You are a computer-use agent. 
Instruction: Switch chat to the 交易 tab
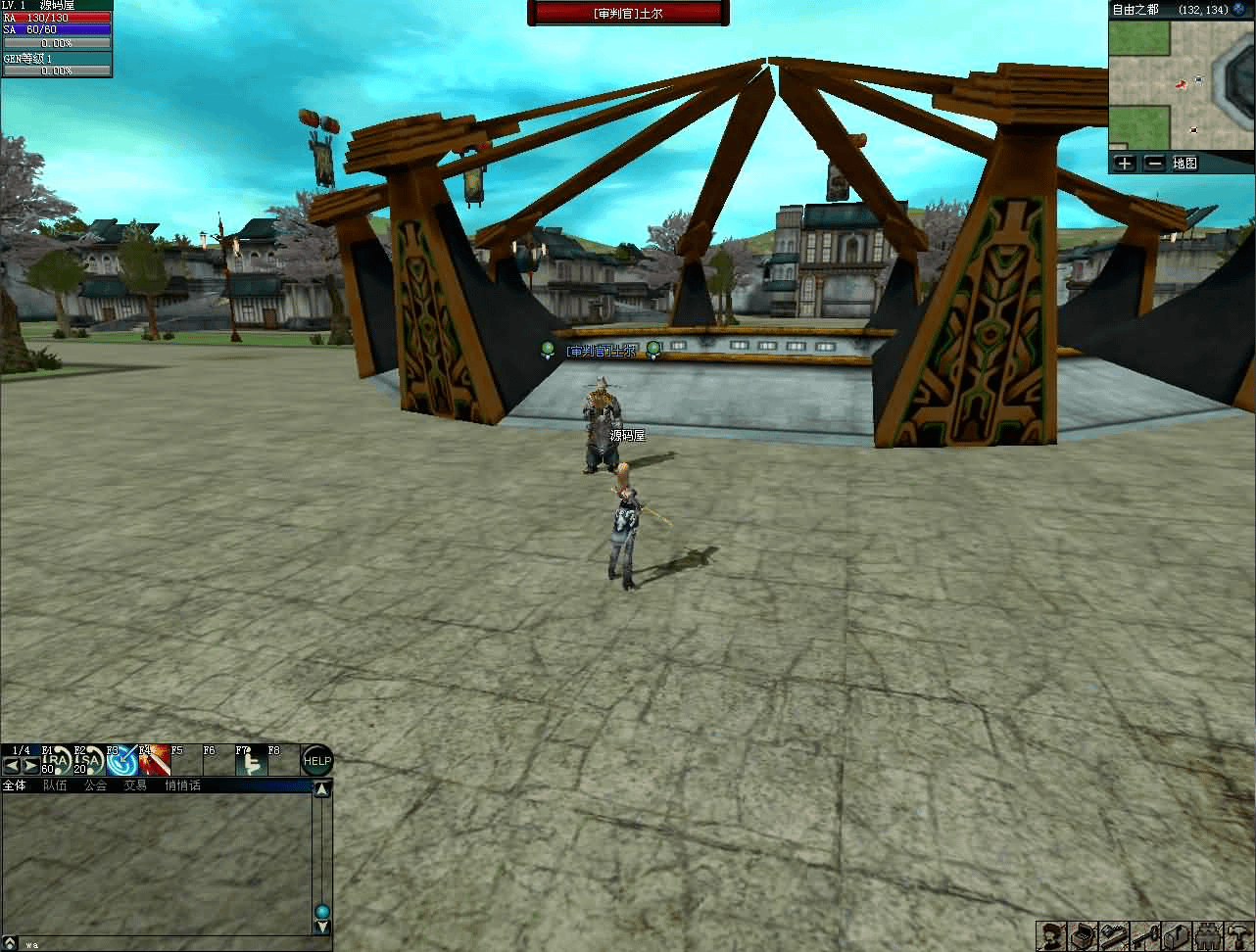click(135, 785)
